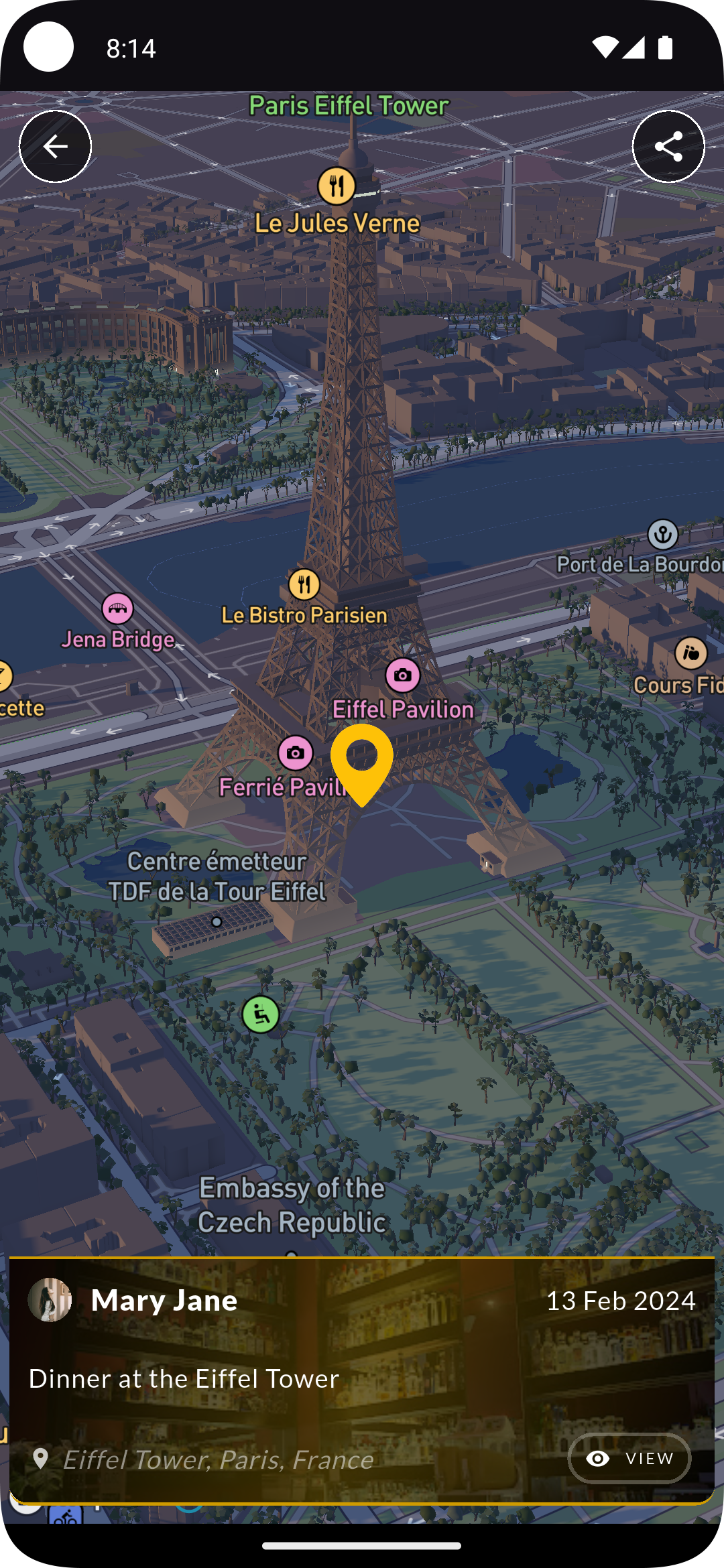This screenshot has height=1568, width=724.
Task: Open the Eiffel Tower, Paris, France location link
Action: pos(217,1459)
